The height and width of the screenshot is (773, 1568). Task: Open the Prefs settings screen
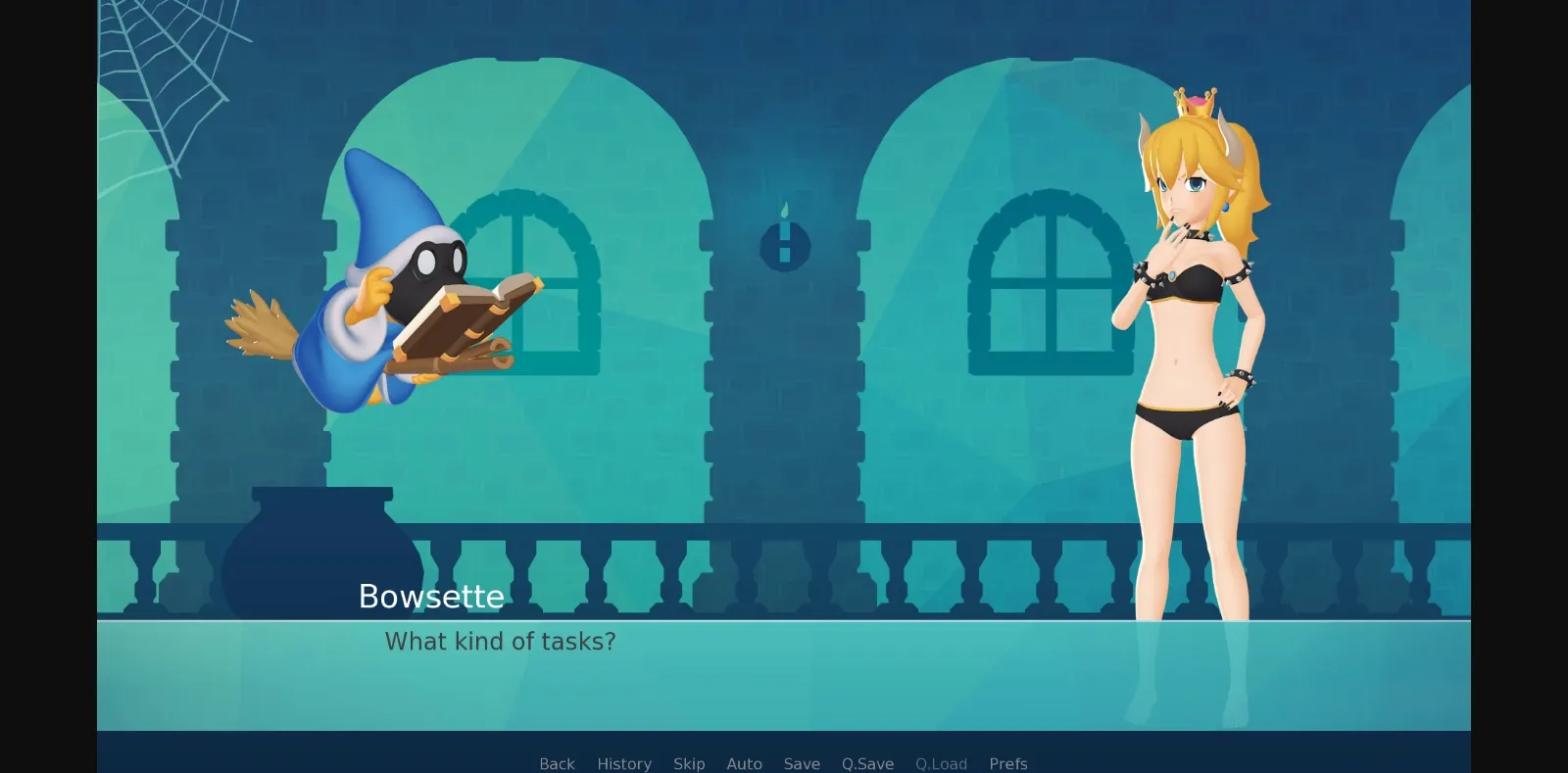[1008, 763]
